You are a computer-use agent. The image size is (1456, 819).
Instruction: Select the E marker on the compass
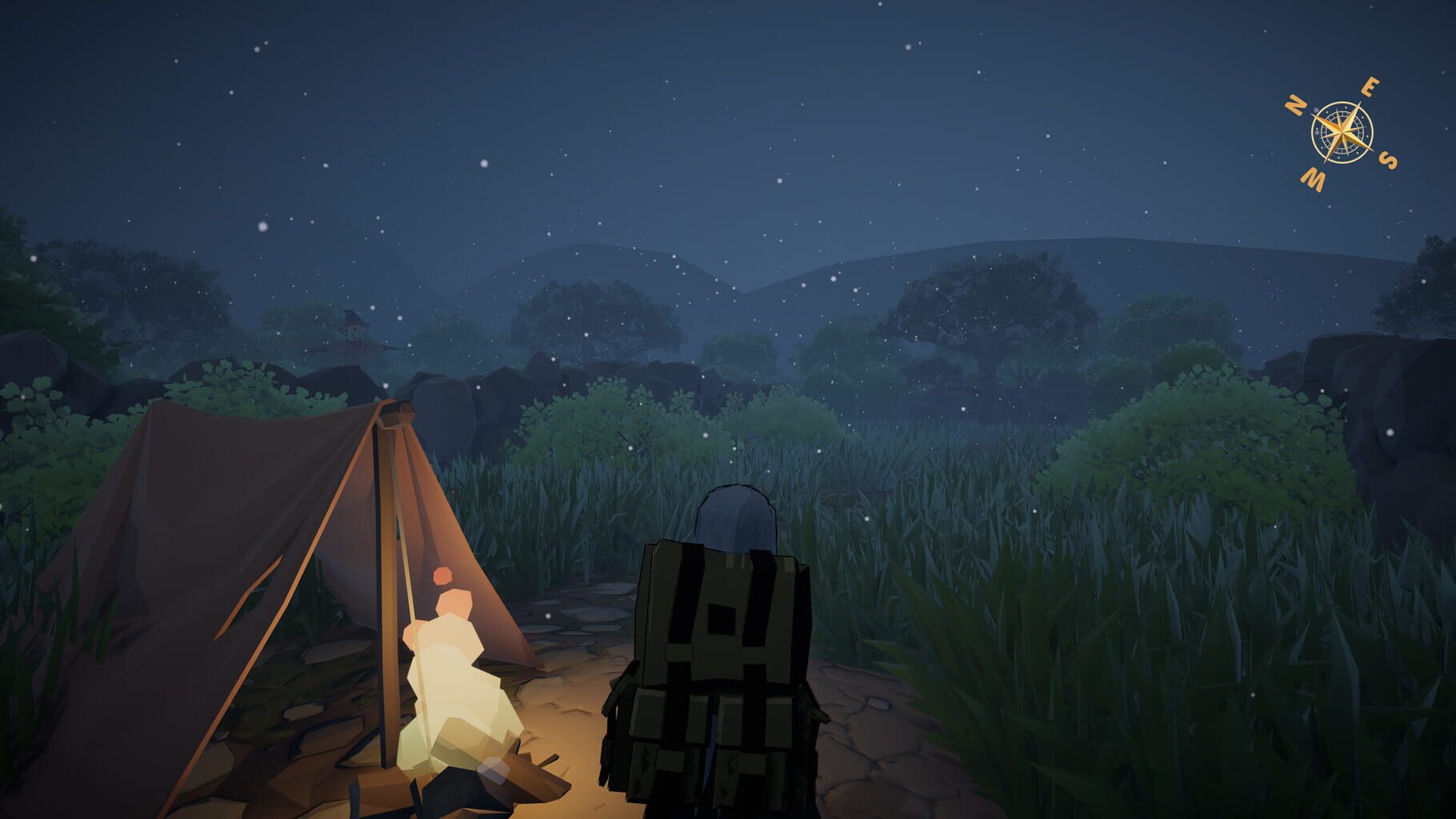click(x=1370, y=86)
